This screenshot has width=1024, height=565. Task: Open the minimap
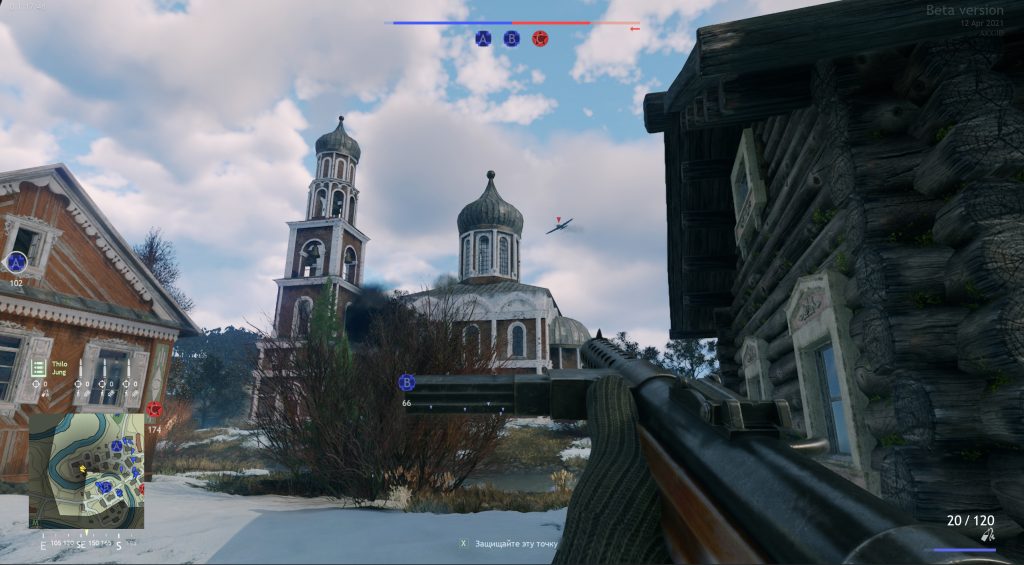[86, 471]
